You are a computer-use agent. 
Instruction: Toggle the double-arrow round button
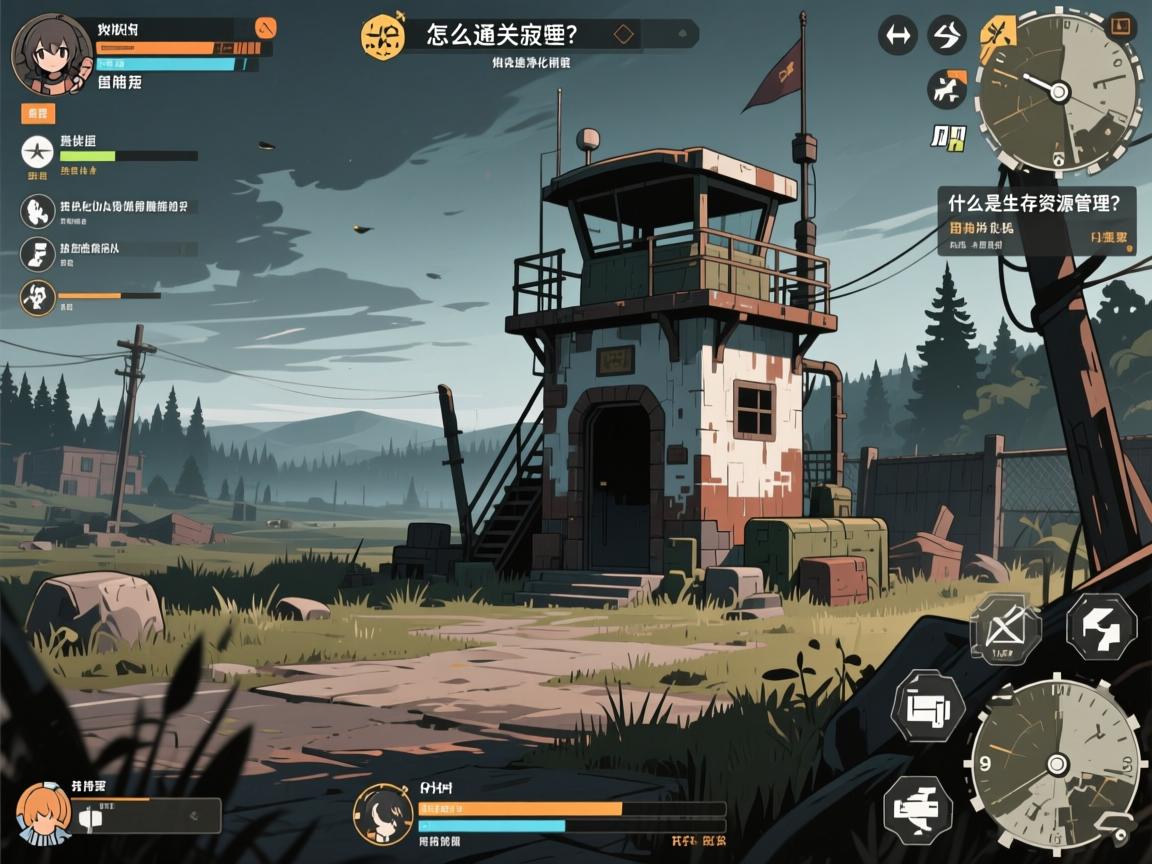point(897,35)
